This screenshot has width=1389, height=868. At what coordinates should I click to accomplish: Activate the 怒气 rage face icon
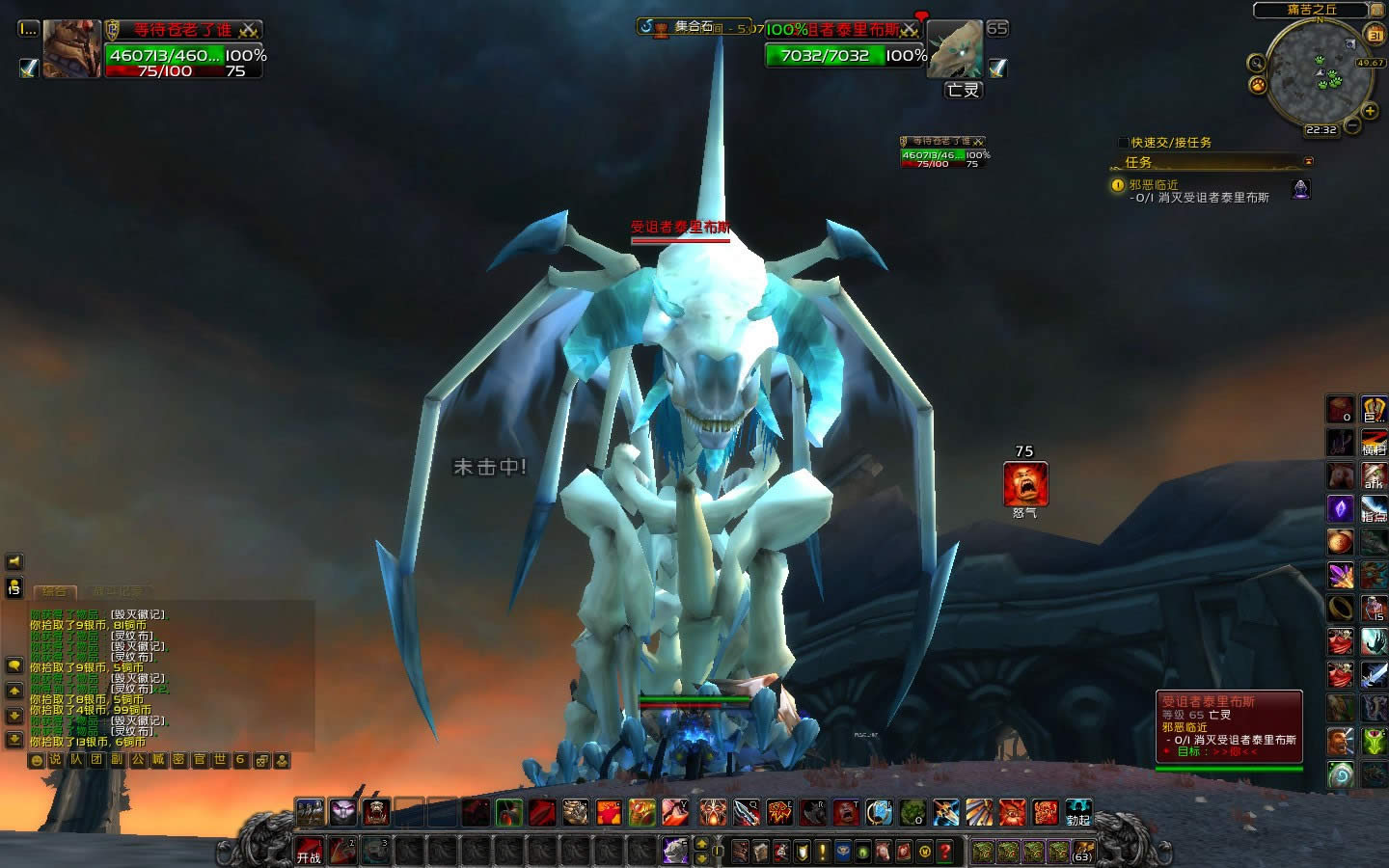[x=1024, y=484]
